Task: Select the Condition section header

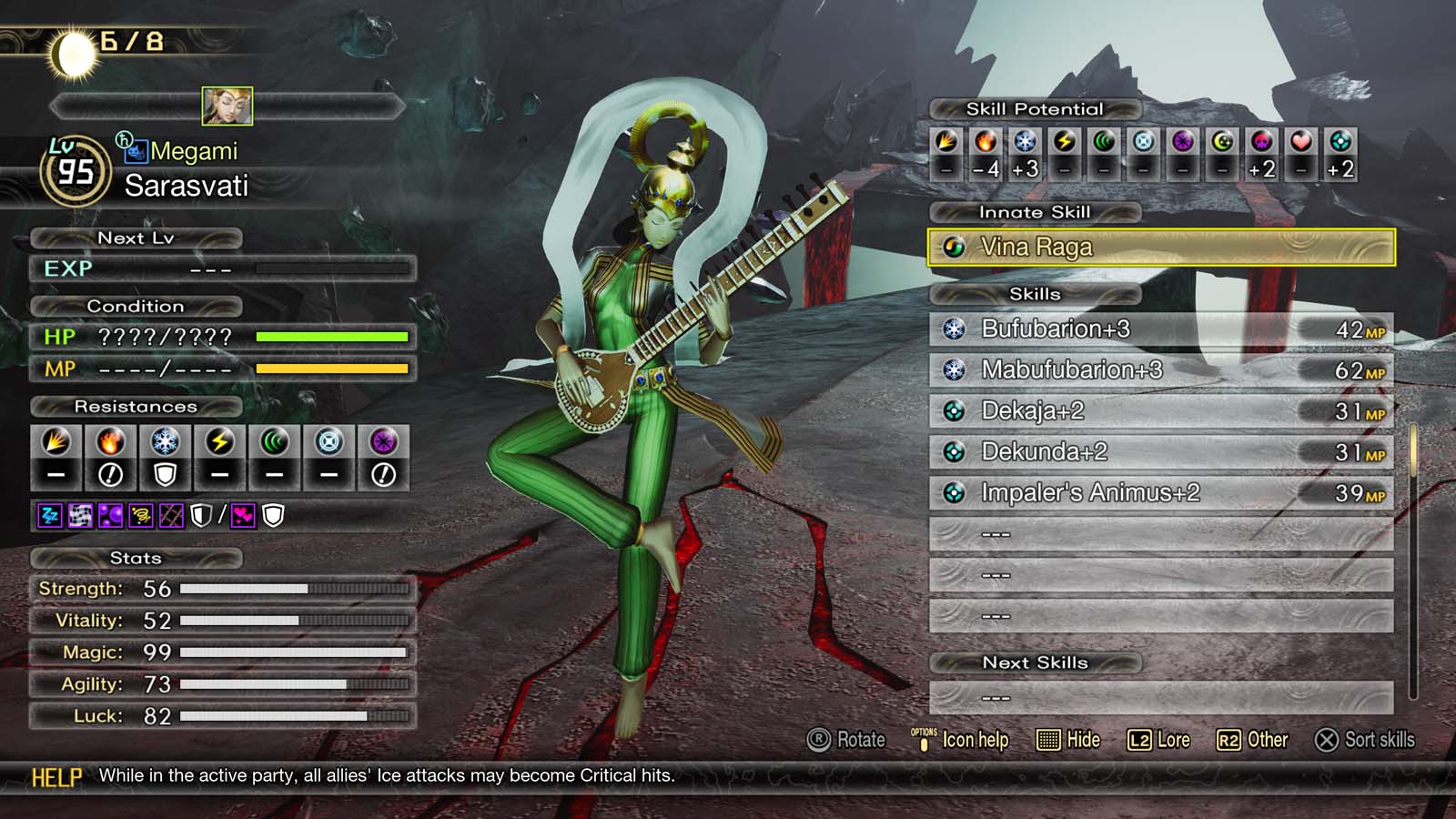Action: (x=136, y=307)
